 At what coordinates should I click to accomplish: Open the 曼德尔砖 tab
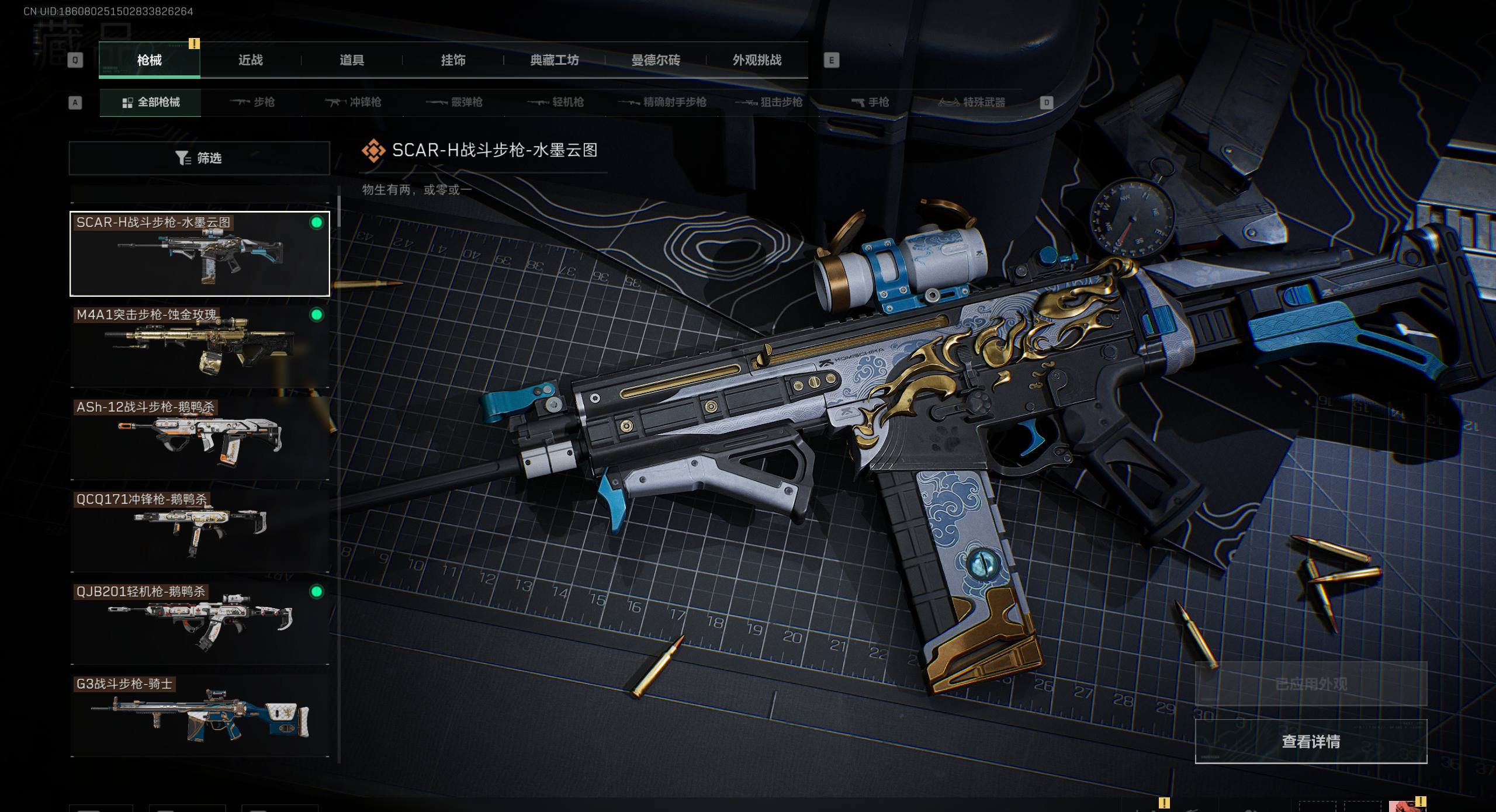pyautogui.click(x=656, y=60)
